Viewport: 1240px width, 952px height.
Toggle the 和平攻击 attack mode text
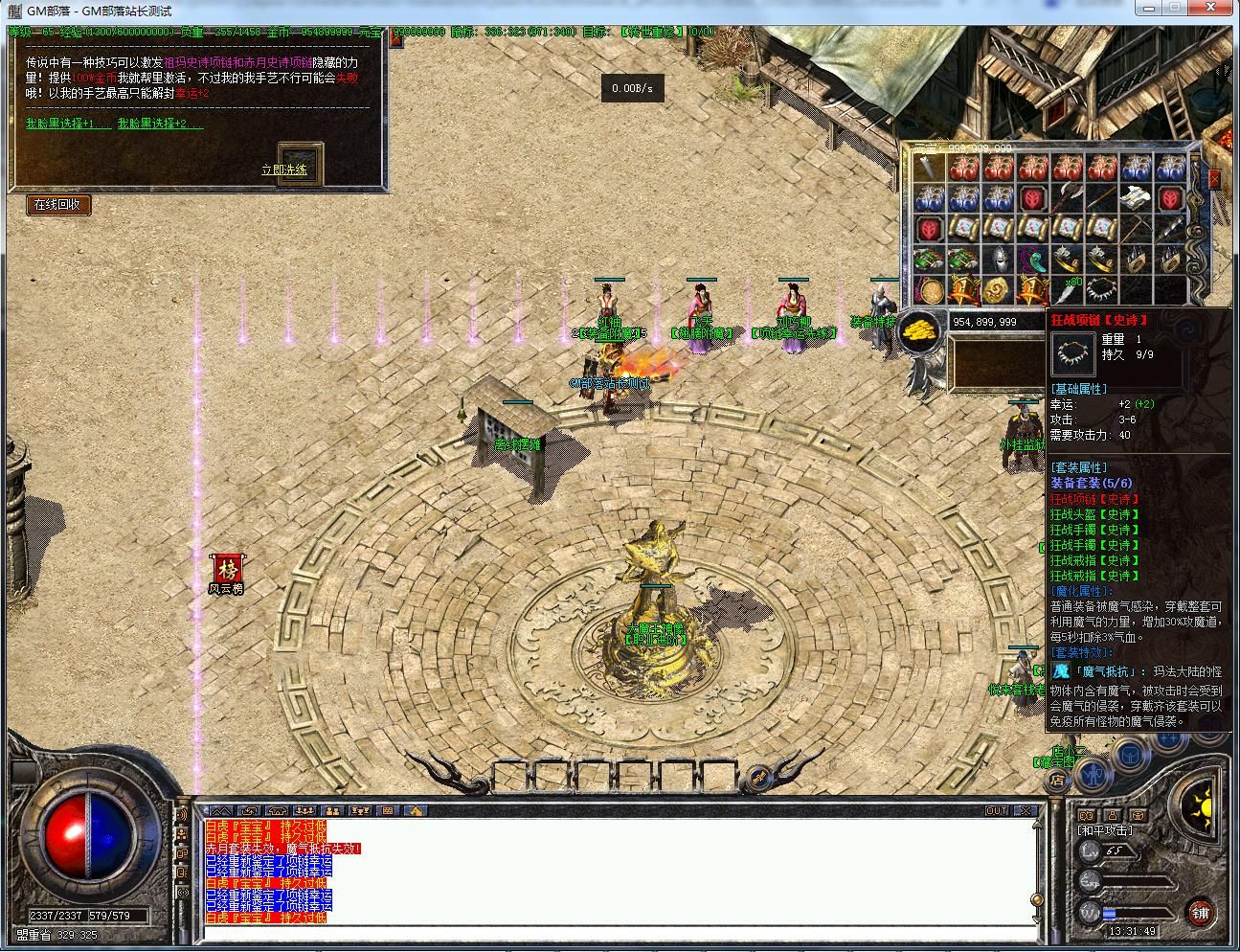click(x=1105, y=830)
